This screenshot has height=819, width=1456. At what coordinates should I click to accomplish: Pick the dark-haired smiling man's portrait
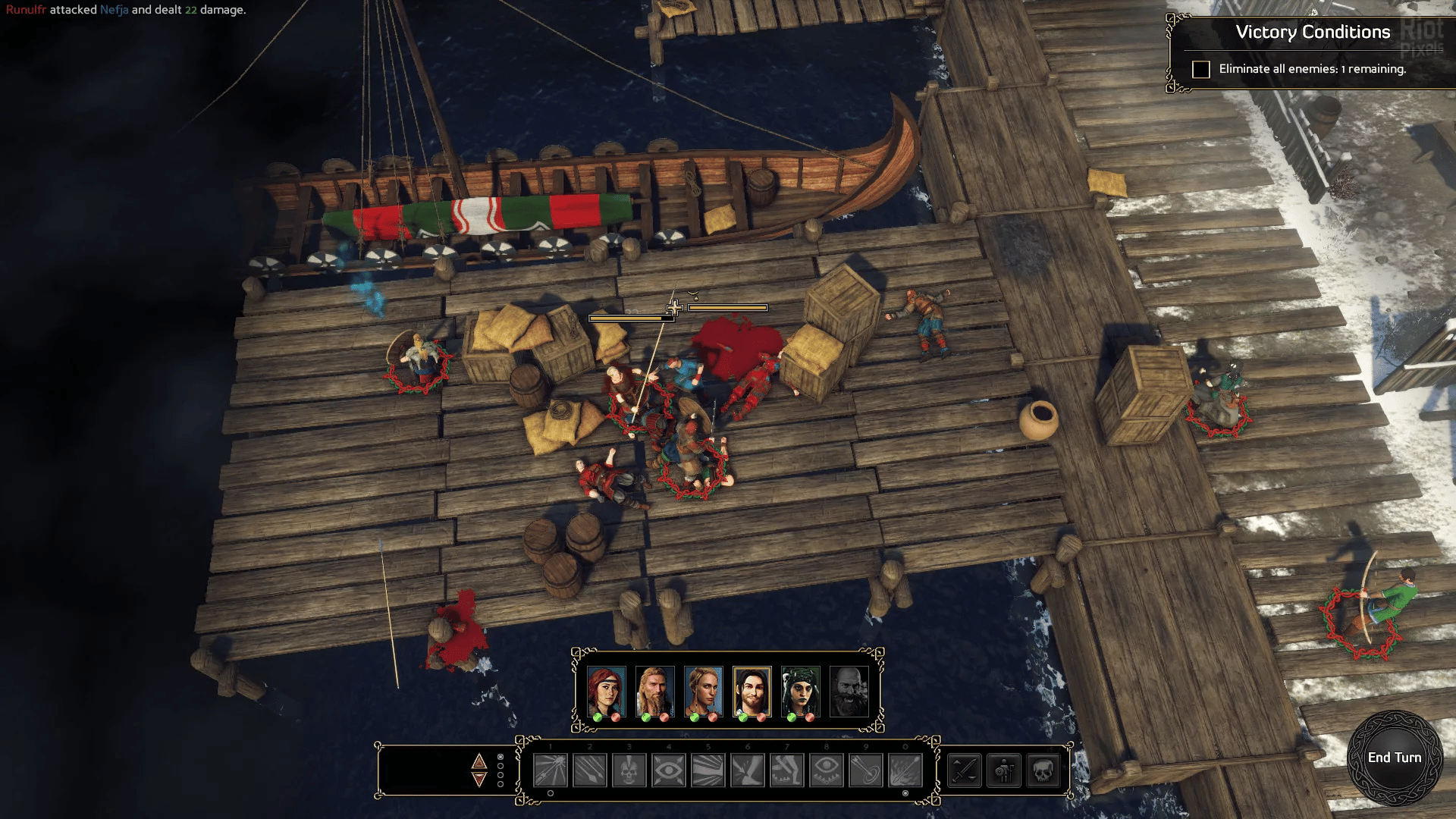pyautogui.click(x=752, y=692)
